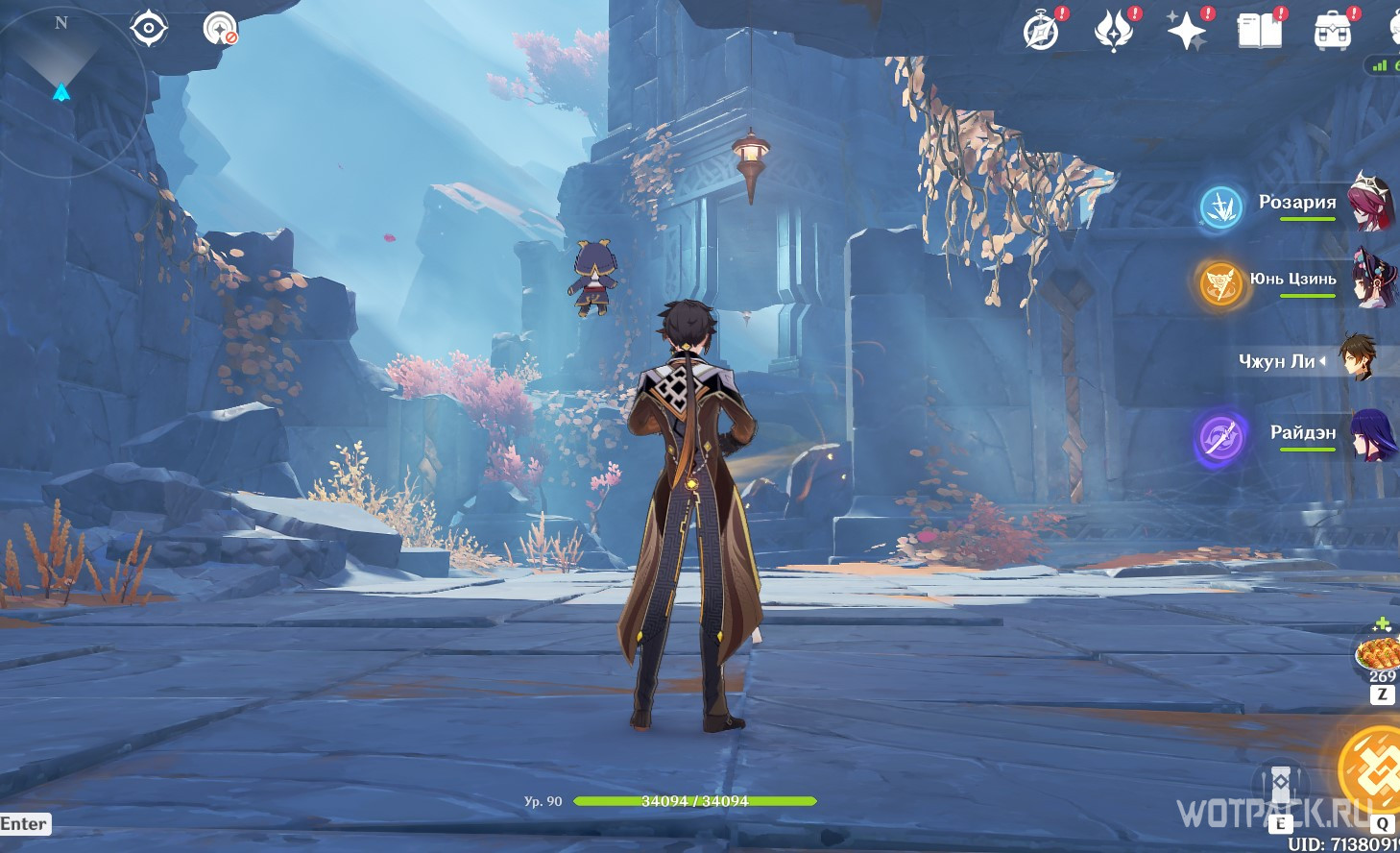Trigger Юнь Цзинь's orange burst icon
This screenshot has width=1400, height=853.
(1220, 283)
